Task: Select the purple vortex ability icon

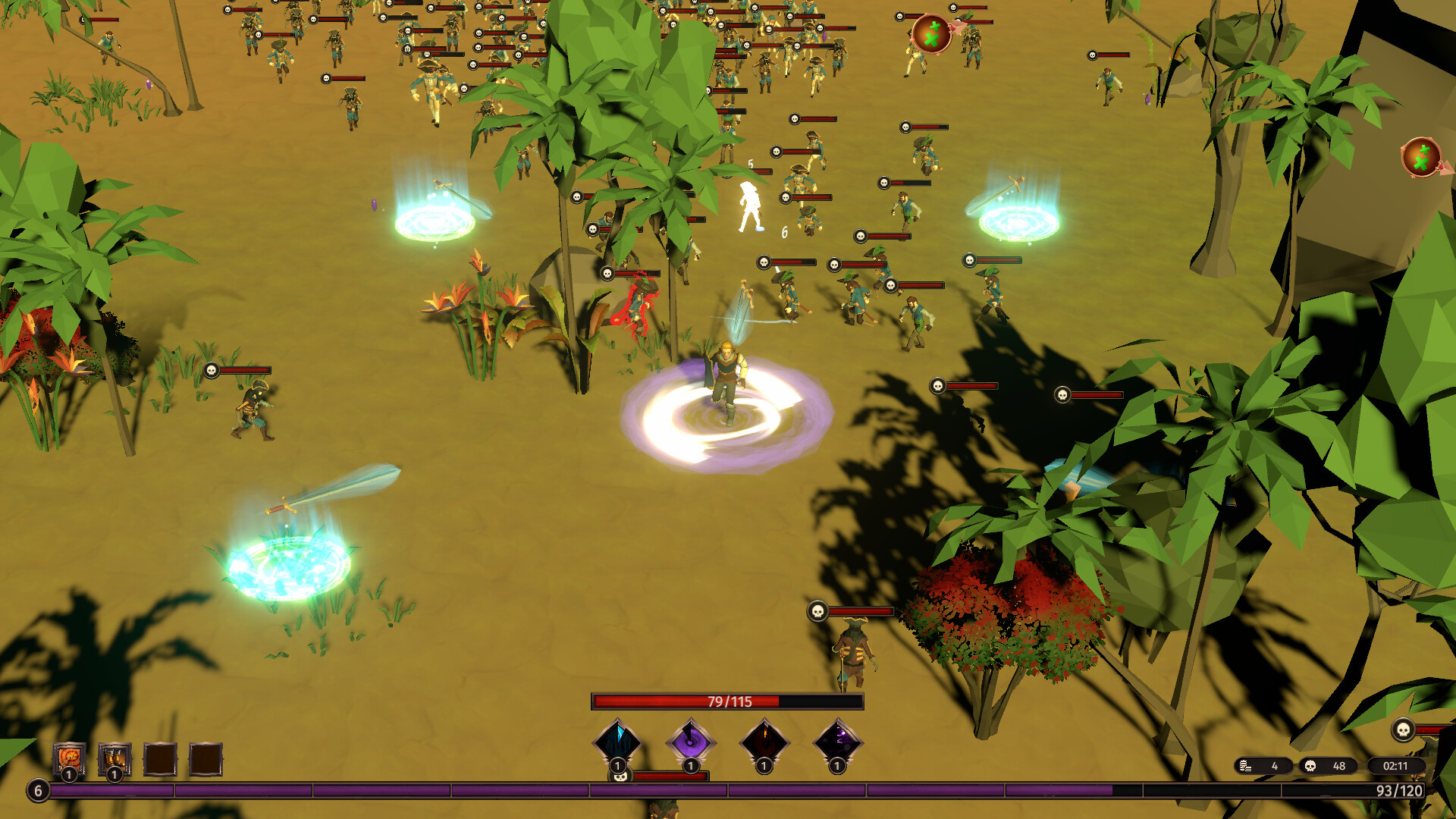Action: pyautogui.click(x=690, y=741)
